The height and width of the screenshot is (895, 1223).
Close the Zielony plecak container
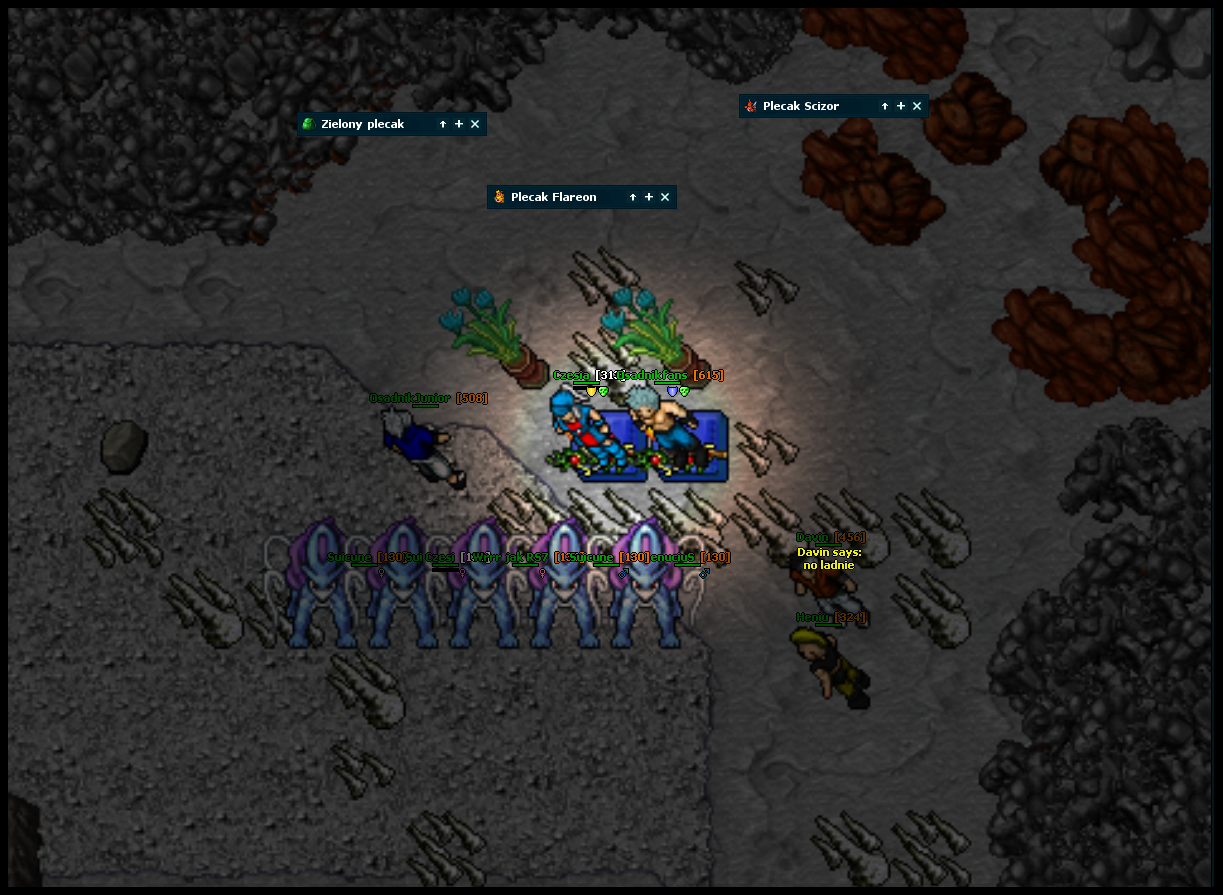point(475,124)
